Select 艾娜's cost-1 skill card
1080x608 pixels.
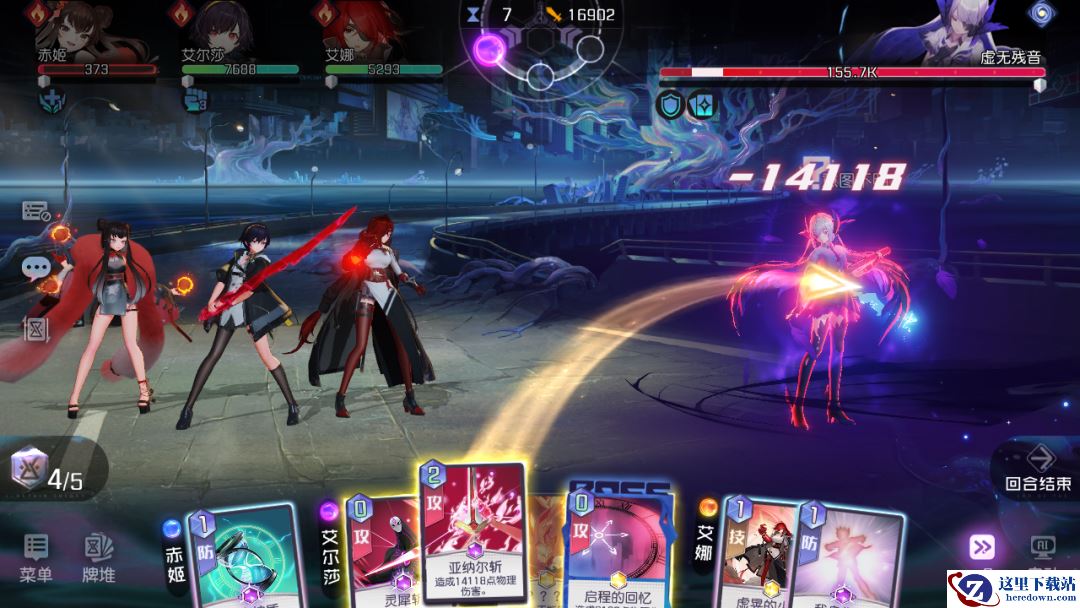pyautogui.click(x=757, y=550)
